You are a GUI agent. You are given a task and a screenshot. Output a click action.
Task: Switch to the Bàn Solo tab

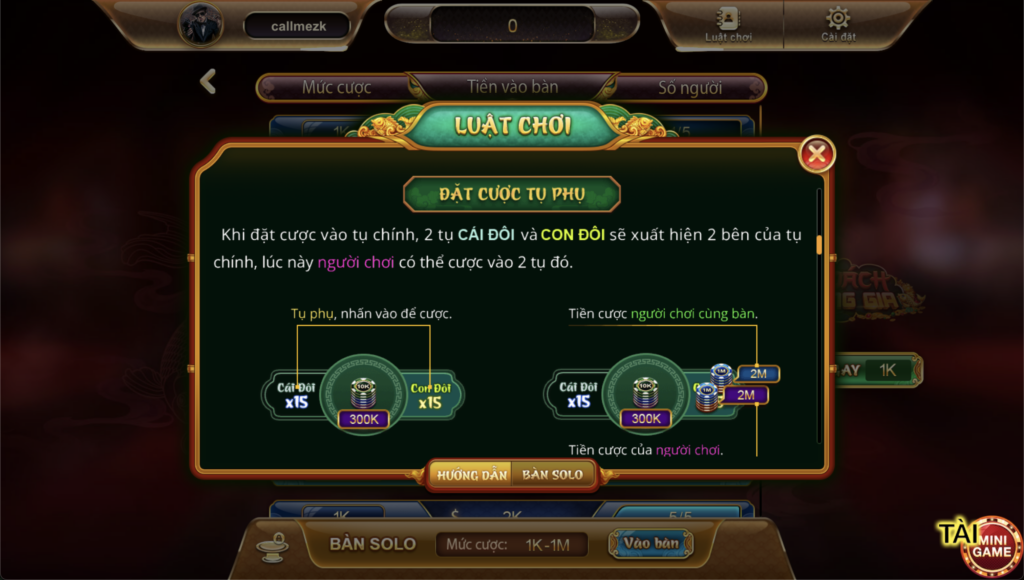click(x=552, y=475)
